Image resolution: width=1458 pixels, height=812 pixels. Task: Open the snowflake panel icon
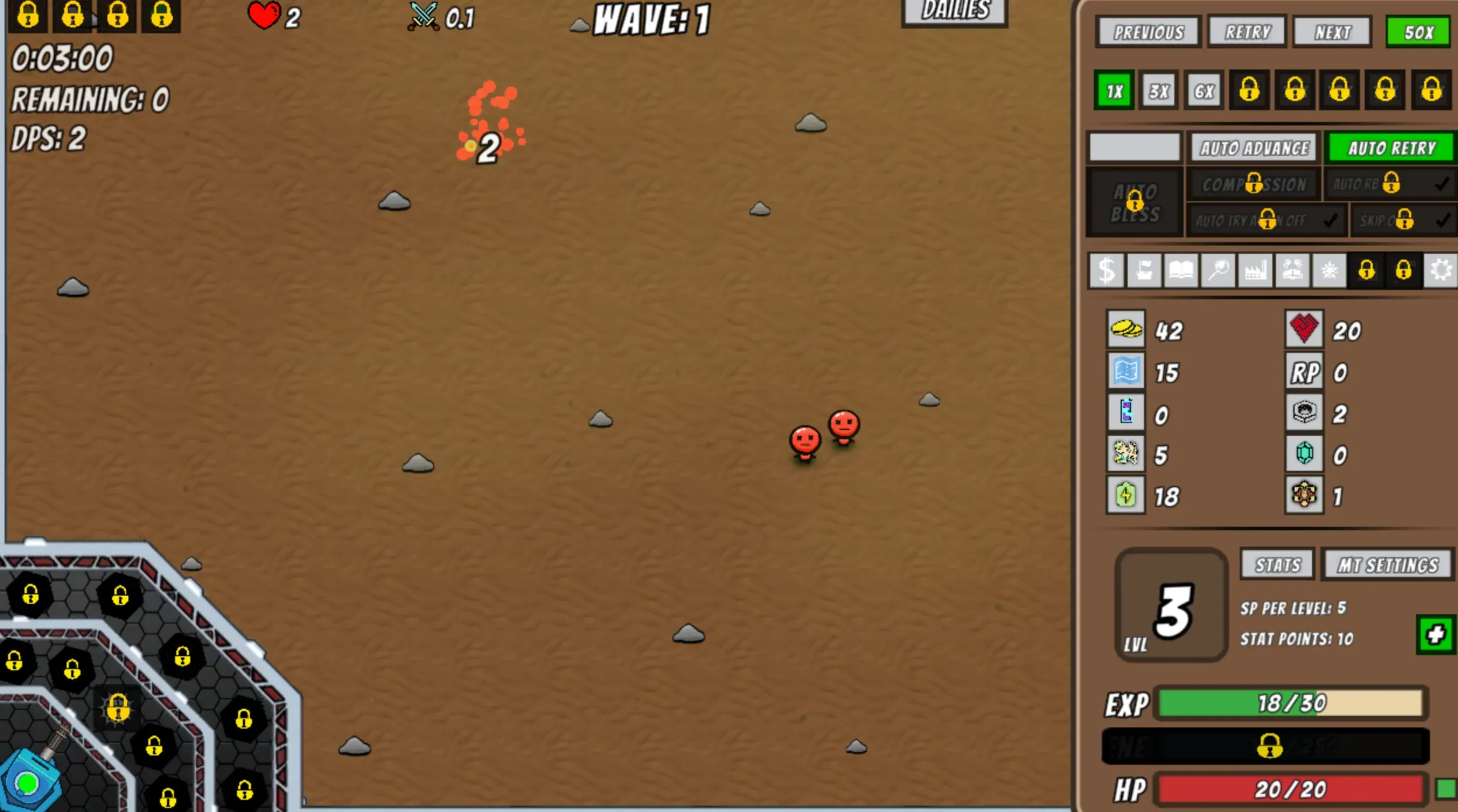click(1331, 269)
